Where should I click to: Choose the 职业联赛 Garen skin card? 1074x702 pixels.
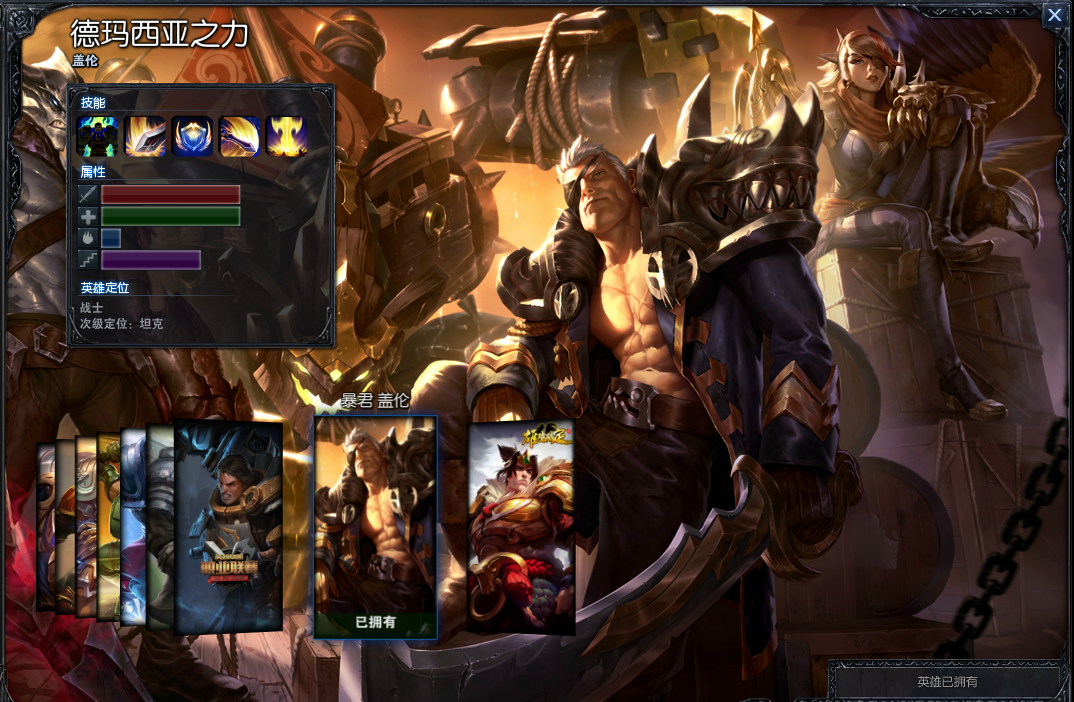tap(229, 527)
